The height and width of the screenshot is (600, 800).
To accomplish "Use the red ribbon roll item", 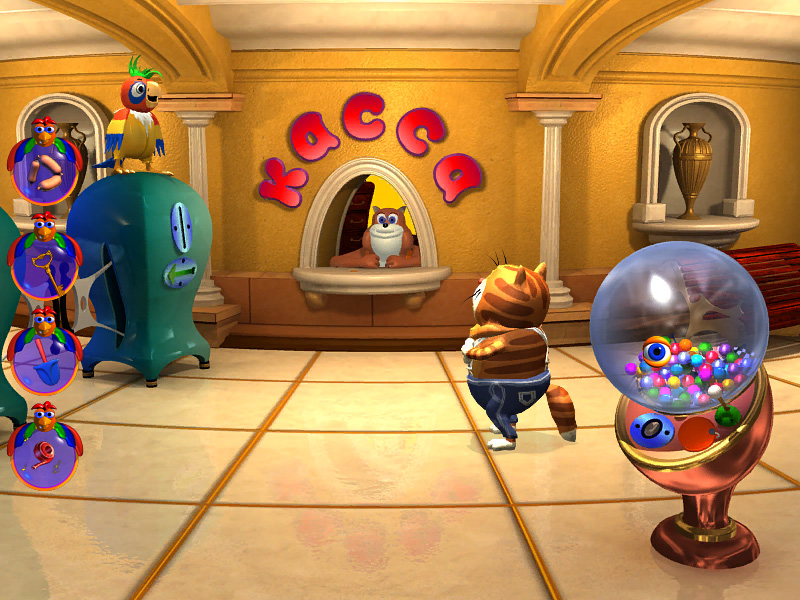I will point(42,455).
